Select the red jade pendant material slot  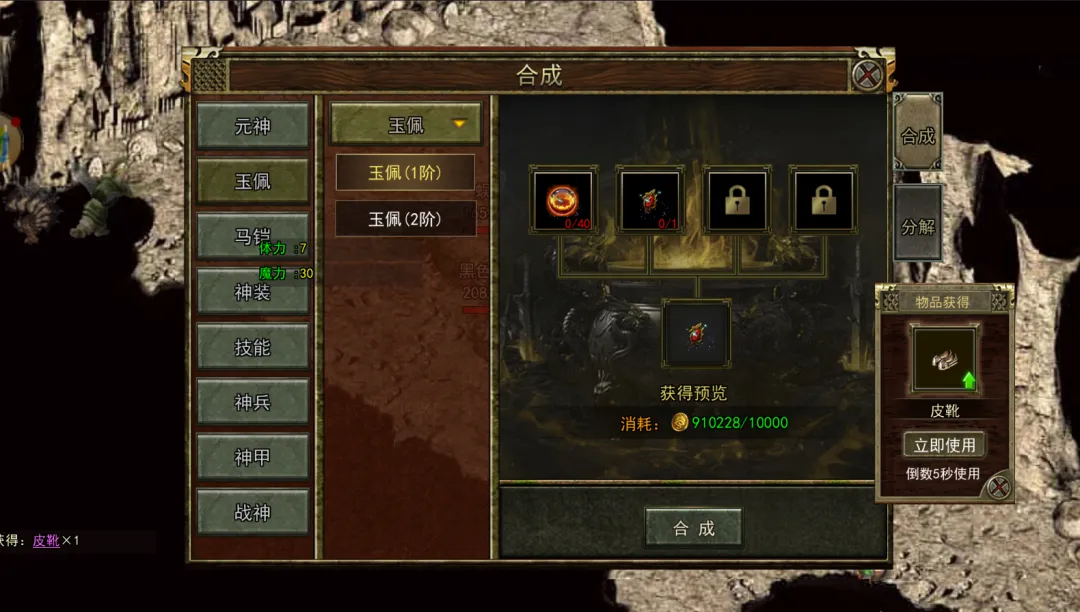(649, 200)
